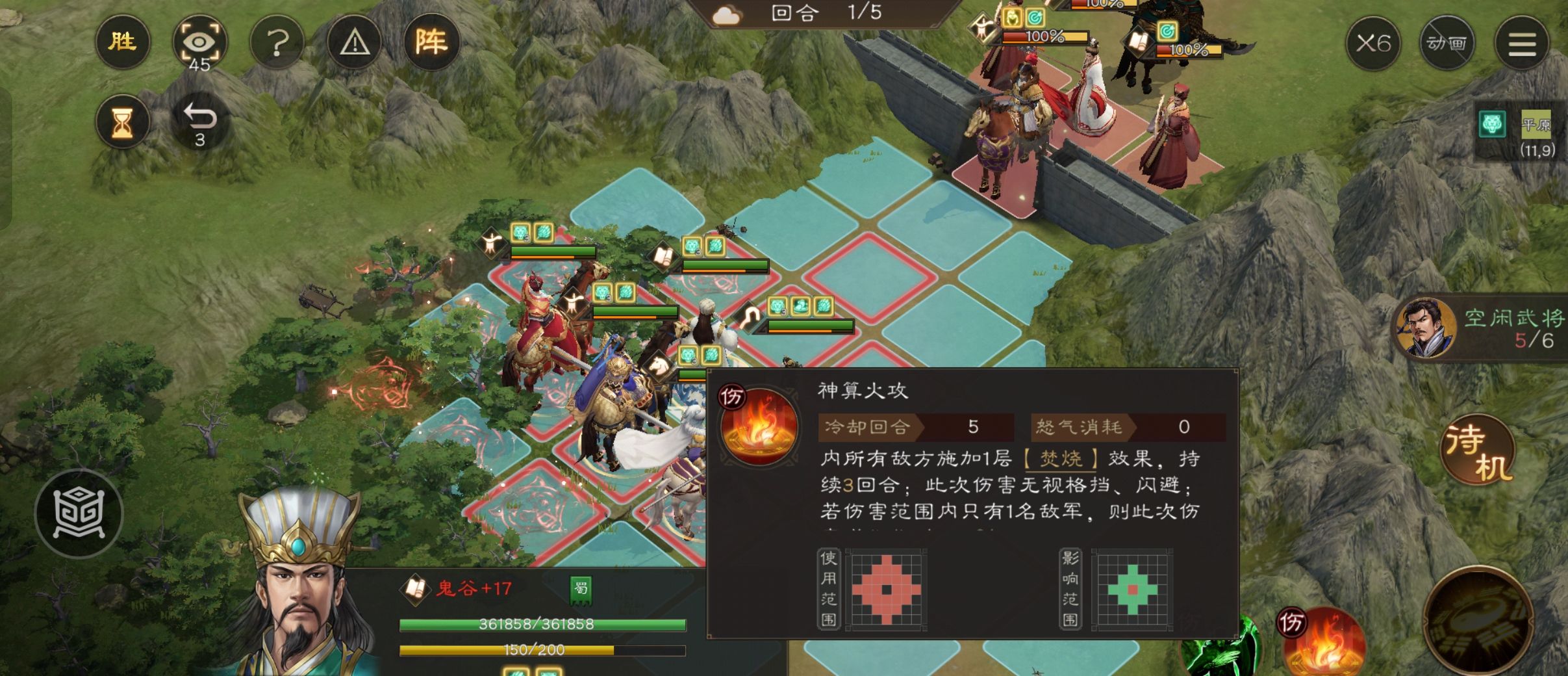Toggle the eye observation view showing 45
This screenshot has height=676, width=1568.
click(x=200, y=42)
